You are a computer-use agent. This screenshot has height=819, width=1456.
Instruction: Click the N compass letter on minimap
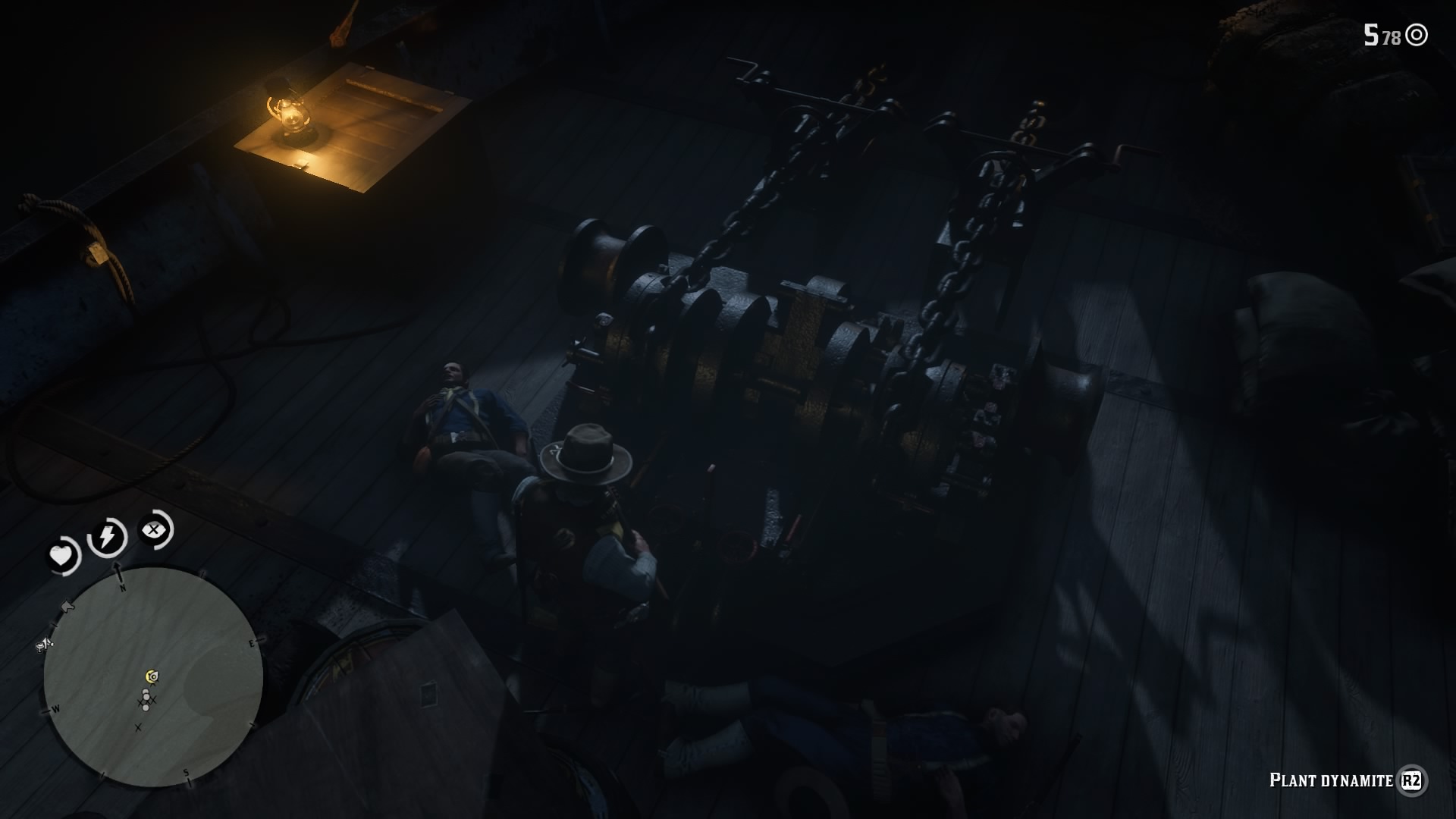pyautogui.click(x=122, y=588)
